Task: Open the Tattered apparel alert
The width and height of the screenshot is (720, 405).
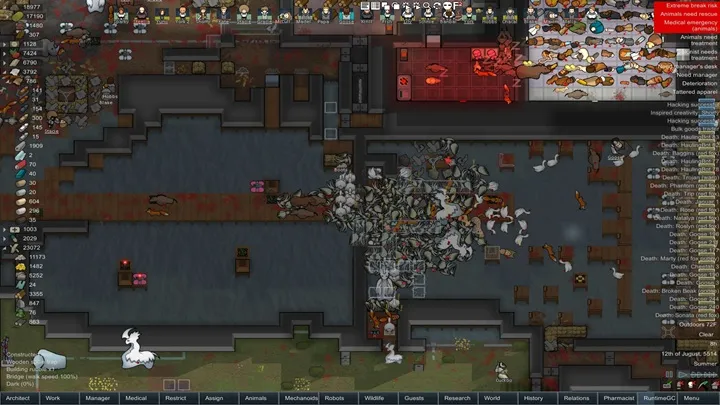Action: pyautogui.click(x=685, y=92)
